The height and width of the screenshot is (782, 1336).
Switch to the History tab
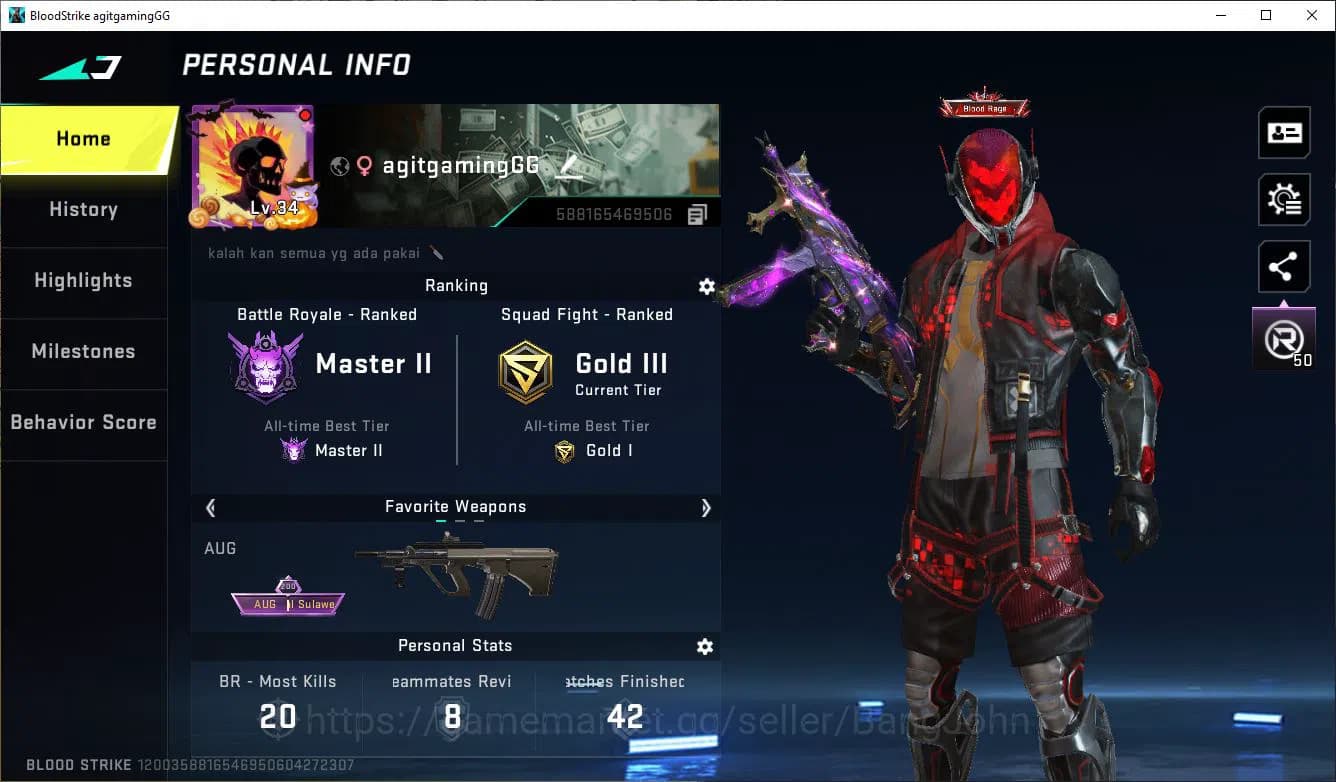(x=83, y=209)
